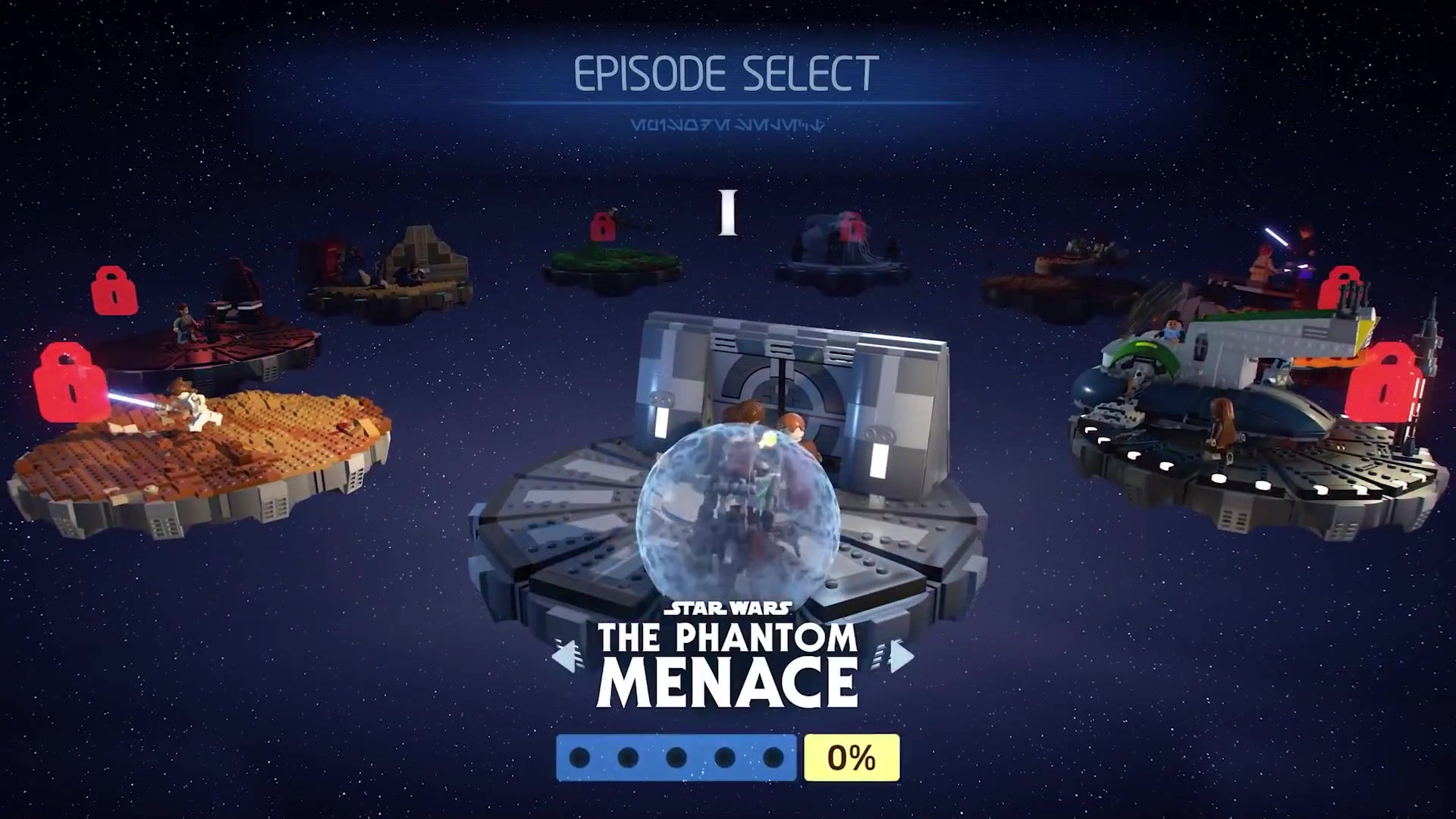Viewport: 1456px width, 819px height.
Task: Click the left arrow beside the episode title
Action: point(567,657)
